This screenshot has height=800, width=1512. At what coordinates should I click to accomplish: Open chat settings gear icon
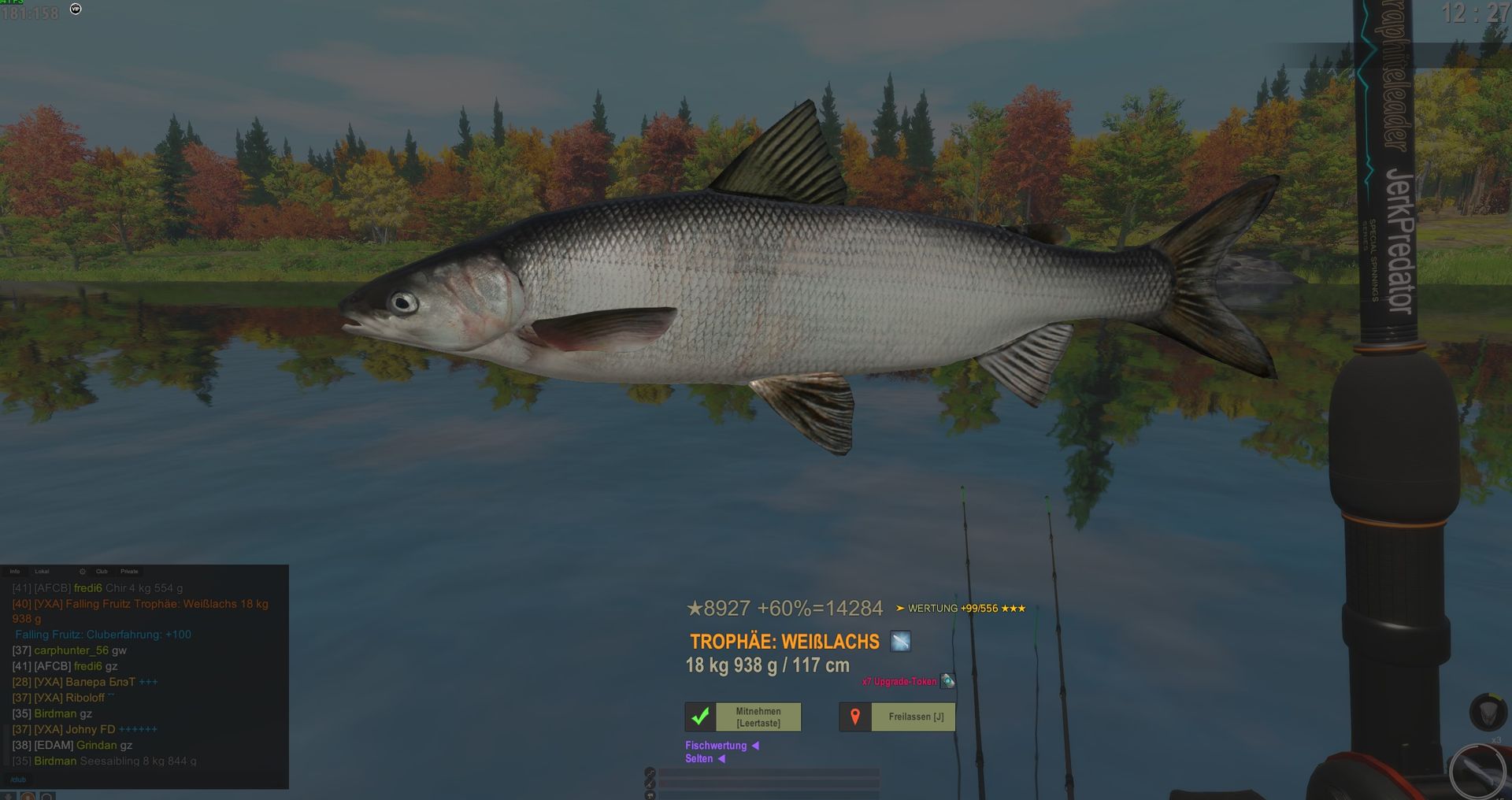pyautogui.click(x=83, y=572)
